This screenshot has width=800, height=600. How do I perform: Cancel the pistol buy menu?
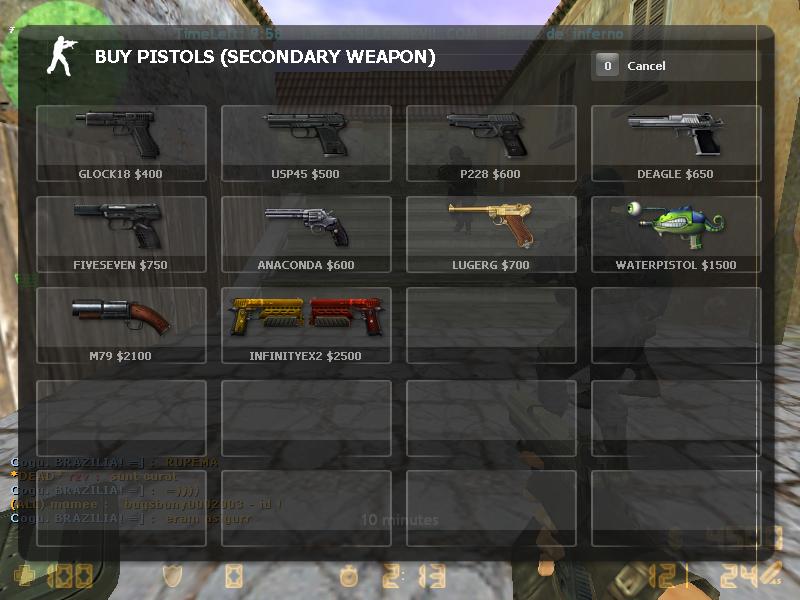coord(675,66)
